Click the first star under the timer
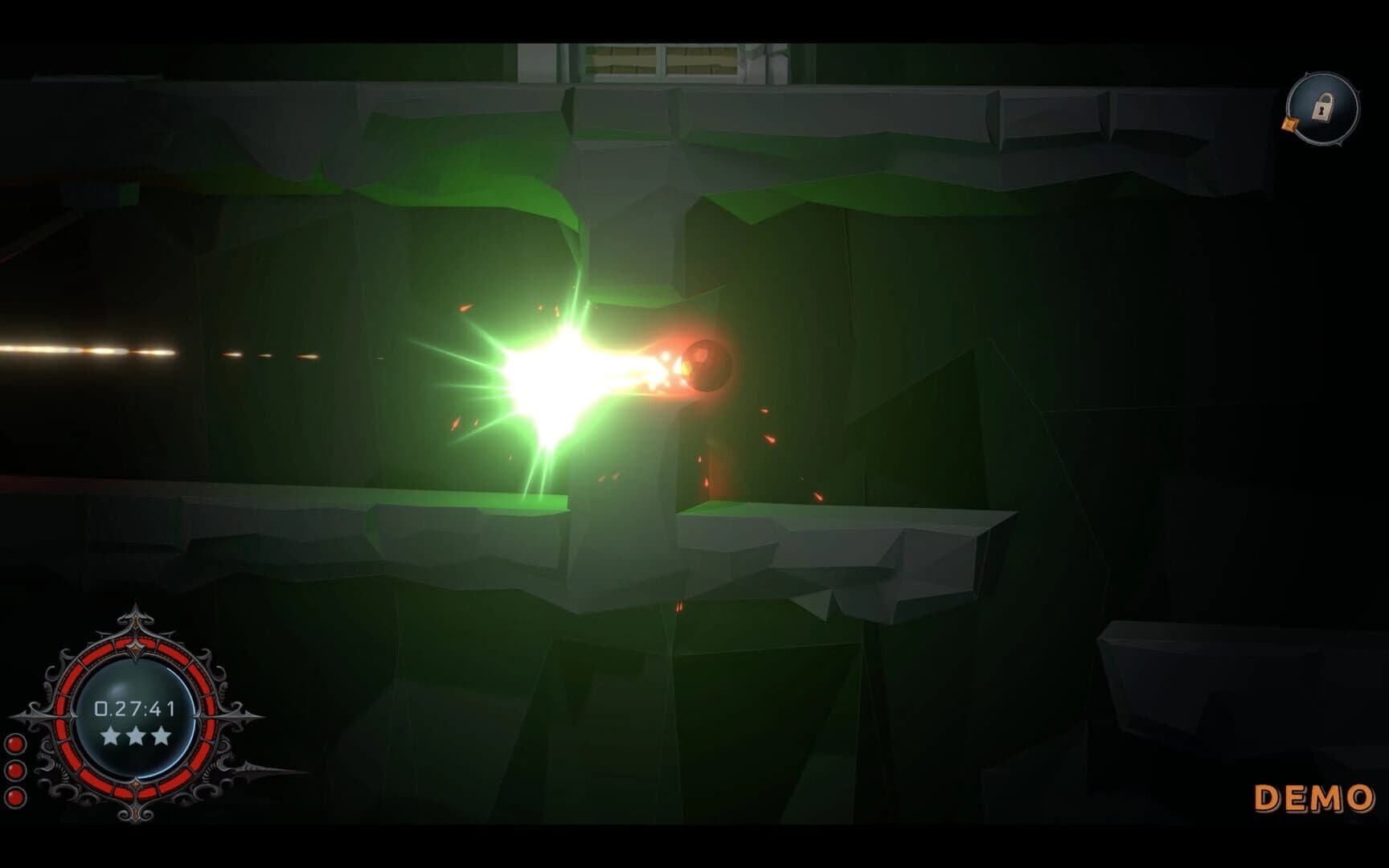The width and height of the screenshot is (1389, 868). (x=112, y=736)
